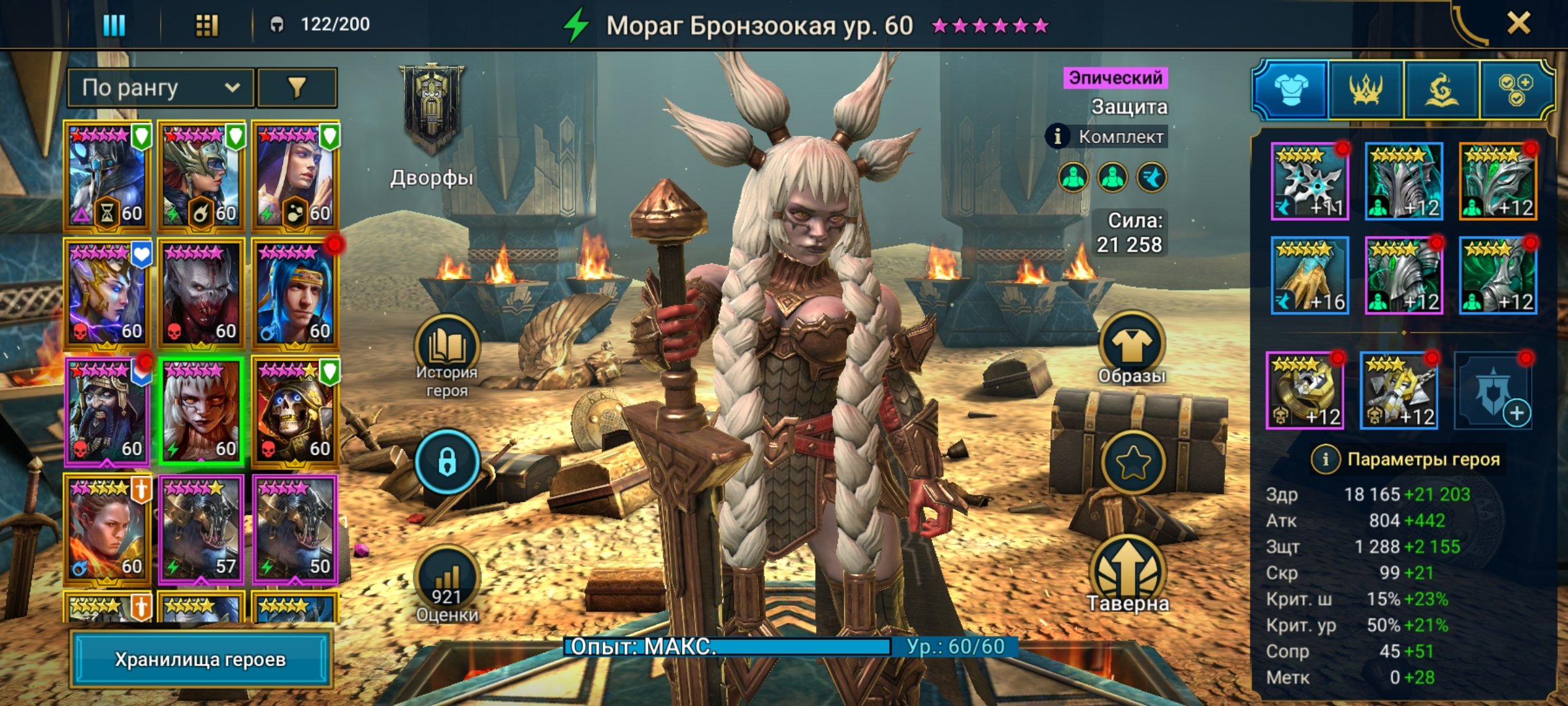Switch to the grid view icon

pyautogui.click(x=206, y=25)
